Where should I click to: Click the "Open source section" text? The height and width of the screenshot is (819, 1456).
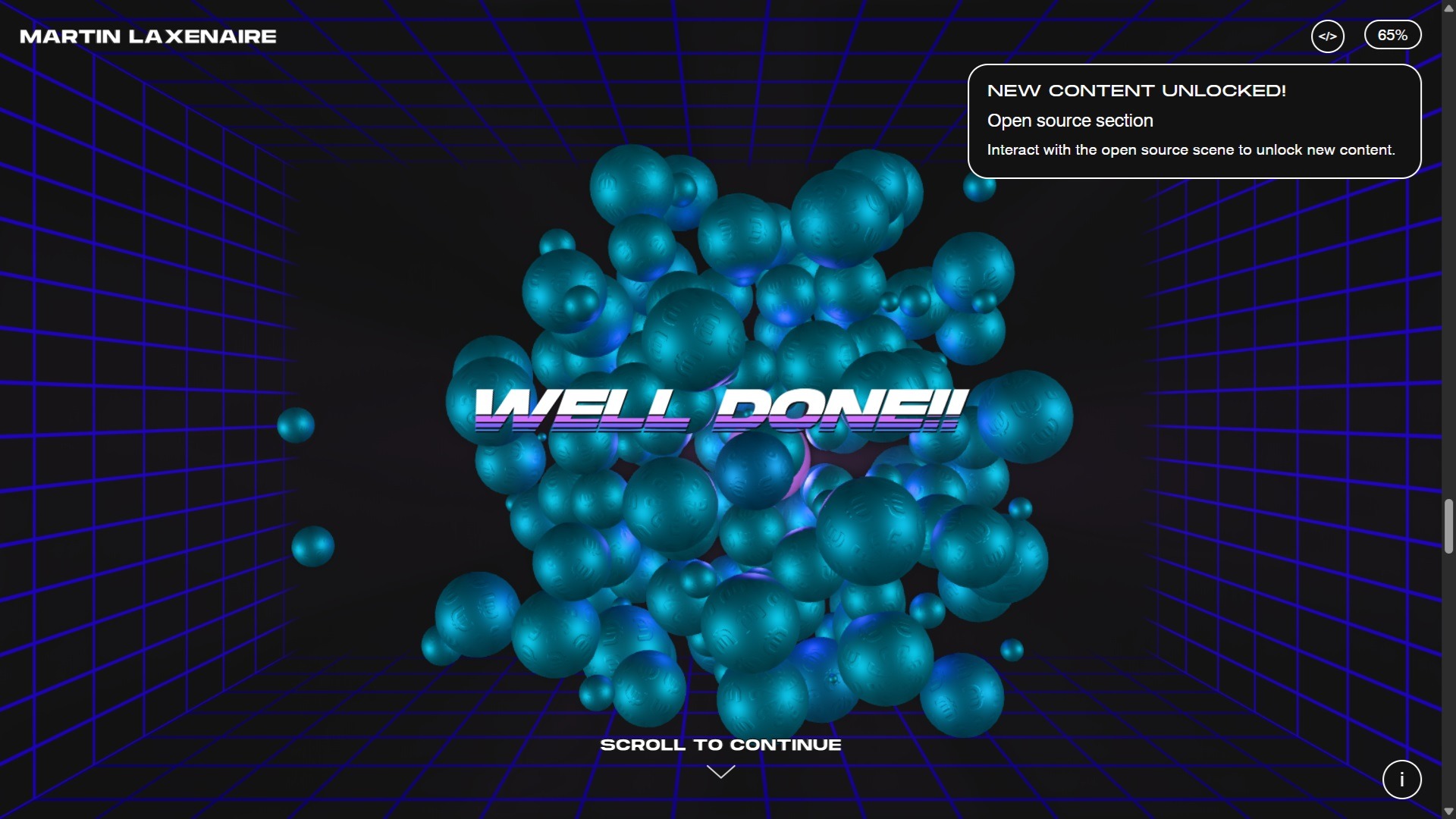click(1070, 121)
